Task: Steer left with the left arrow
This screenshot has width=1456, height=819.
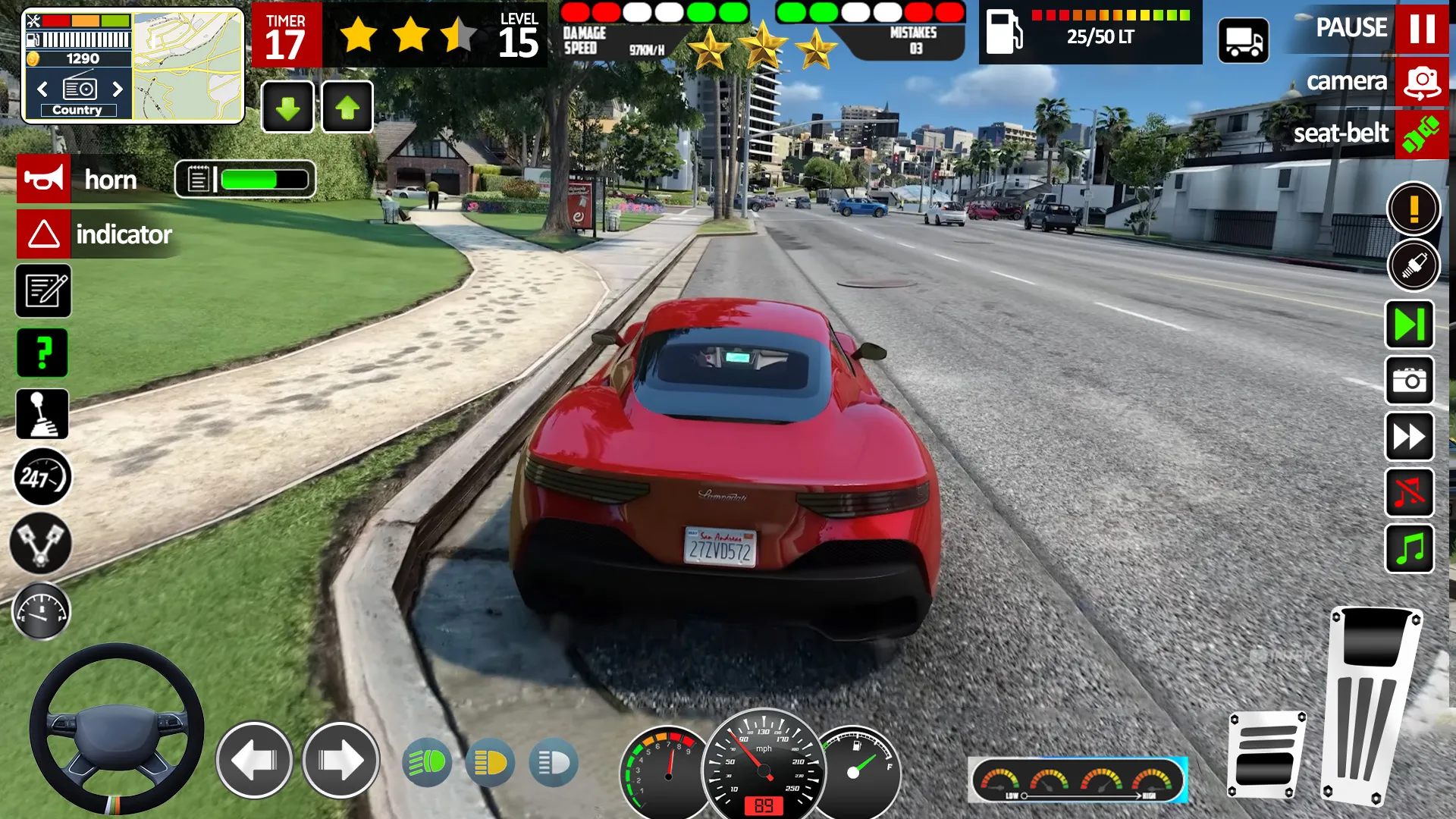Action: (254, 760)
